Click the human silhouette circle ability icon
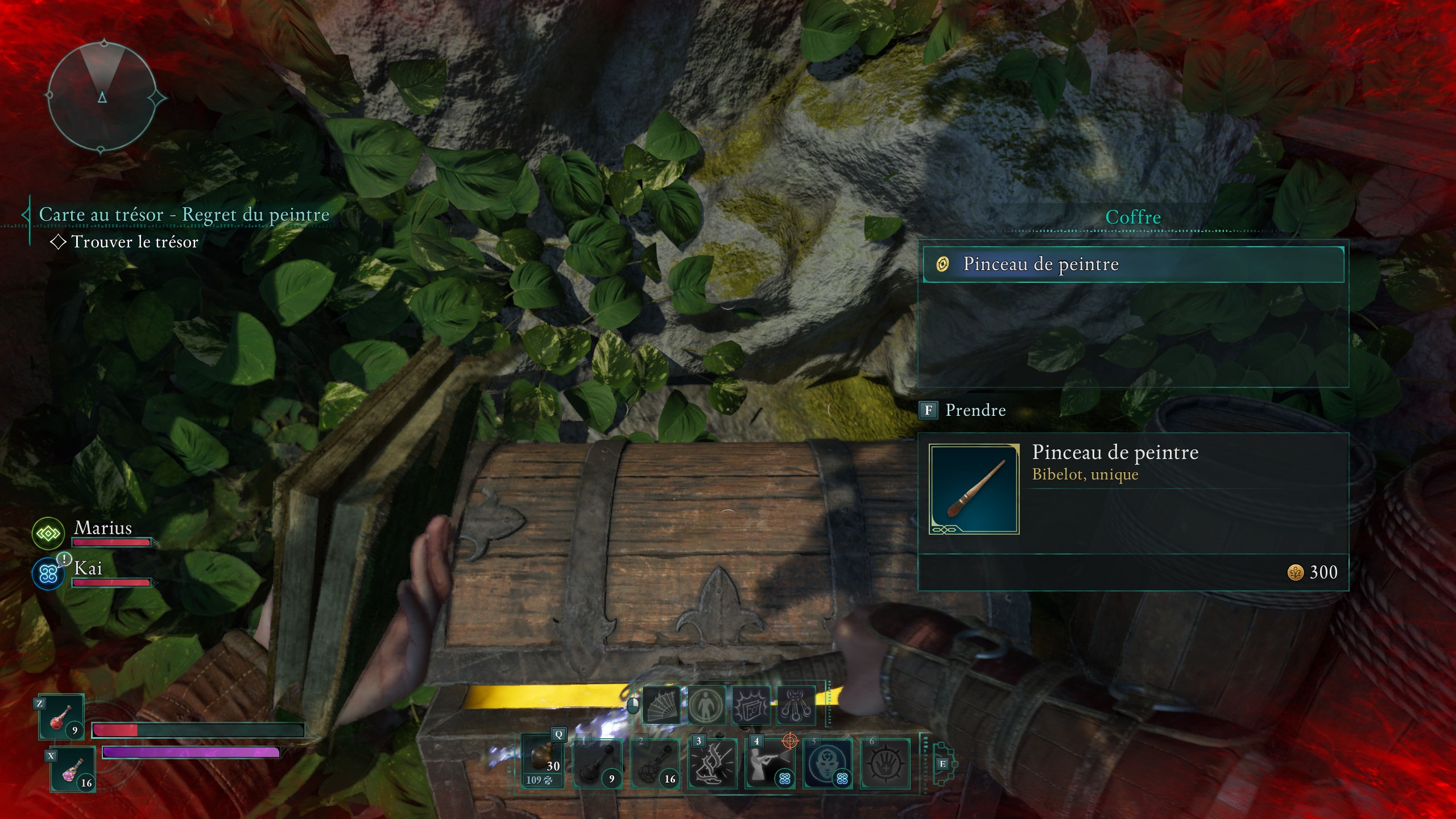Screen dimensions: 1456x819 click(706, 706)
